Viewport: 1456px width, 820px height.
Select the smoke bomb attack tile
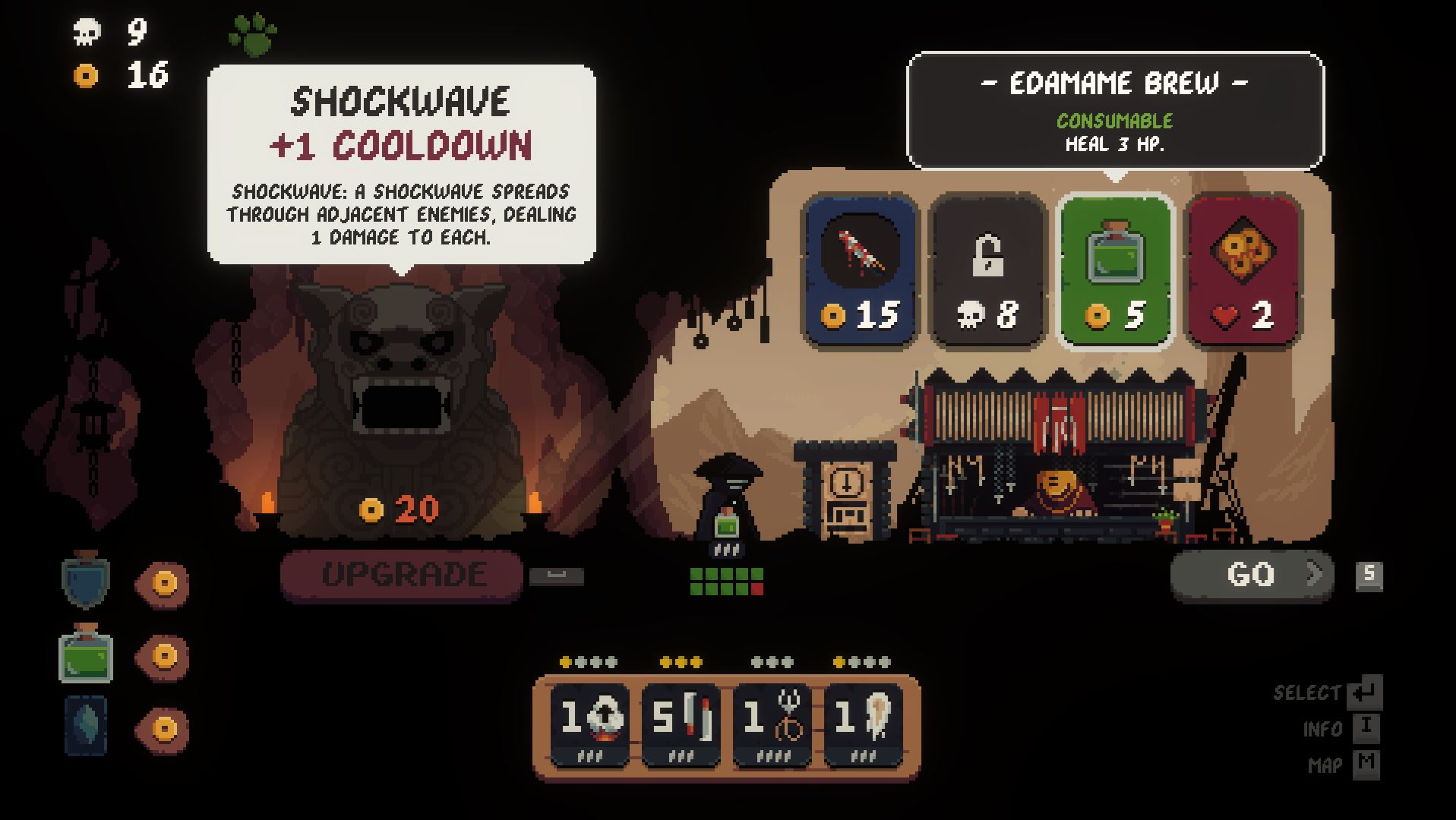(589, 724)
